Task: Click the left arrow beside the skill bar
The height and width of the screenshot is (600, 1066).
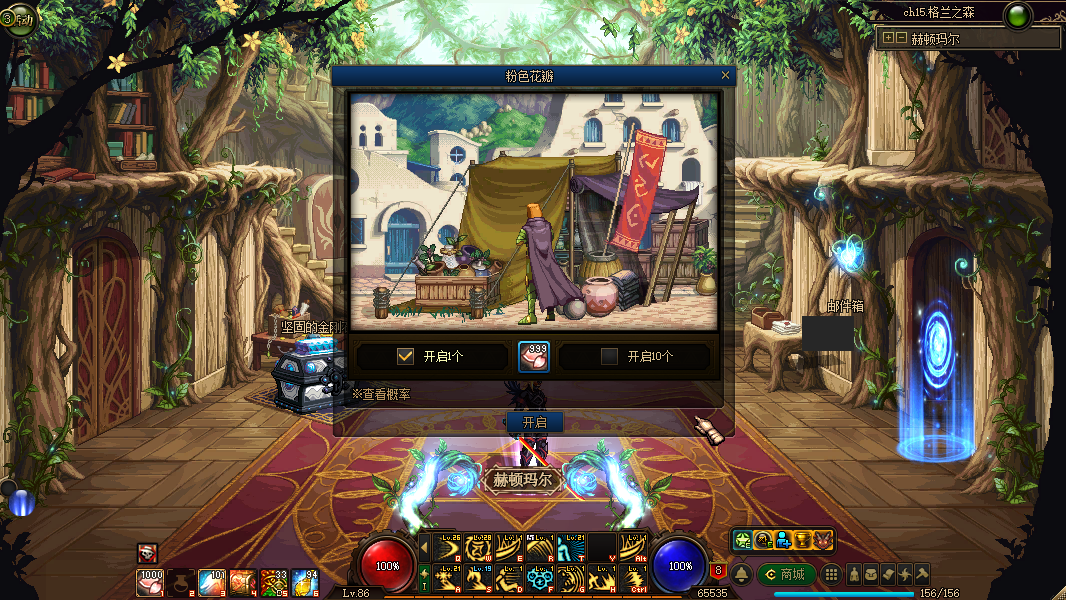Action: pos(424,547)
